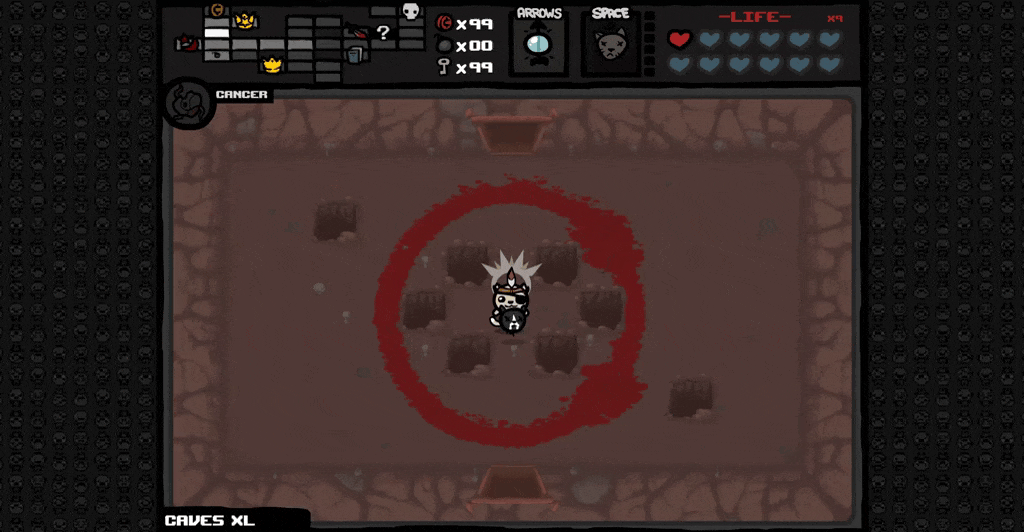
Task: Select the ARROWS tear item slot
Action: pyautogui.click(x=538, y=46)
